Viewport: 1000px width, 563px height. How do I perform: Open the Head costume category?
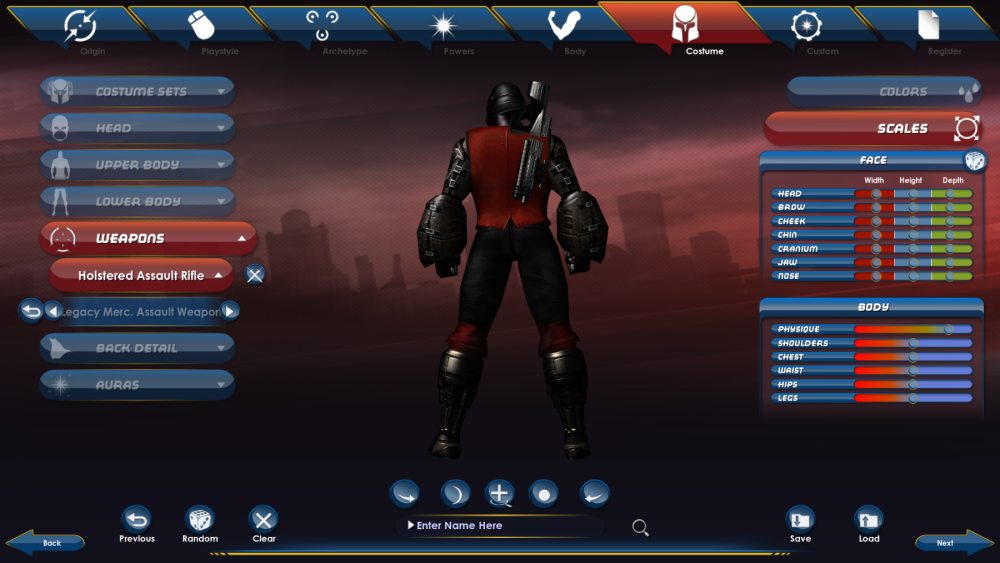click(x=137, y=128)
